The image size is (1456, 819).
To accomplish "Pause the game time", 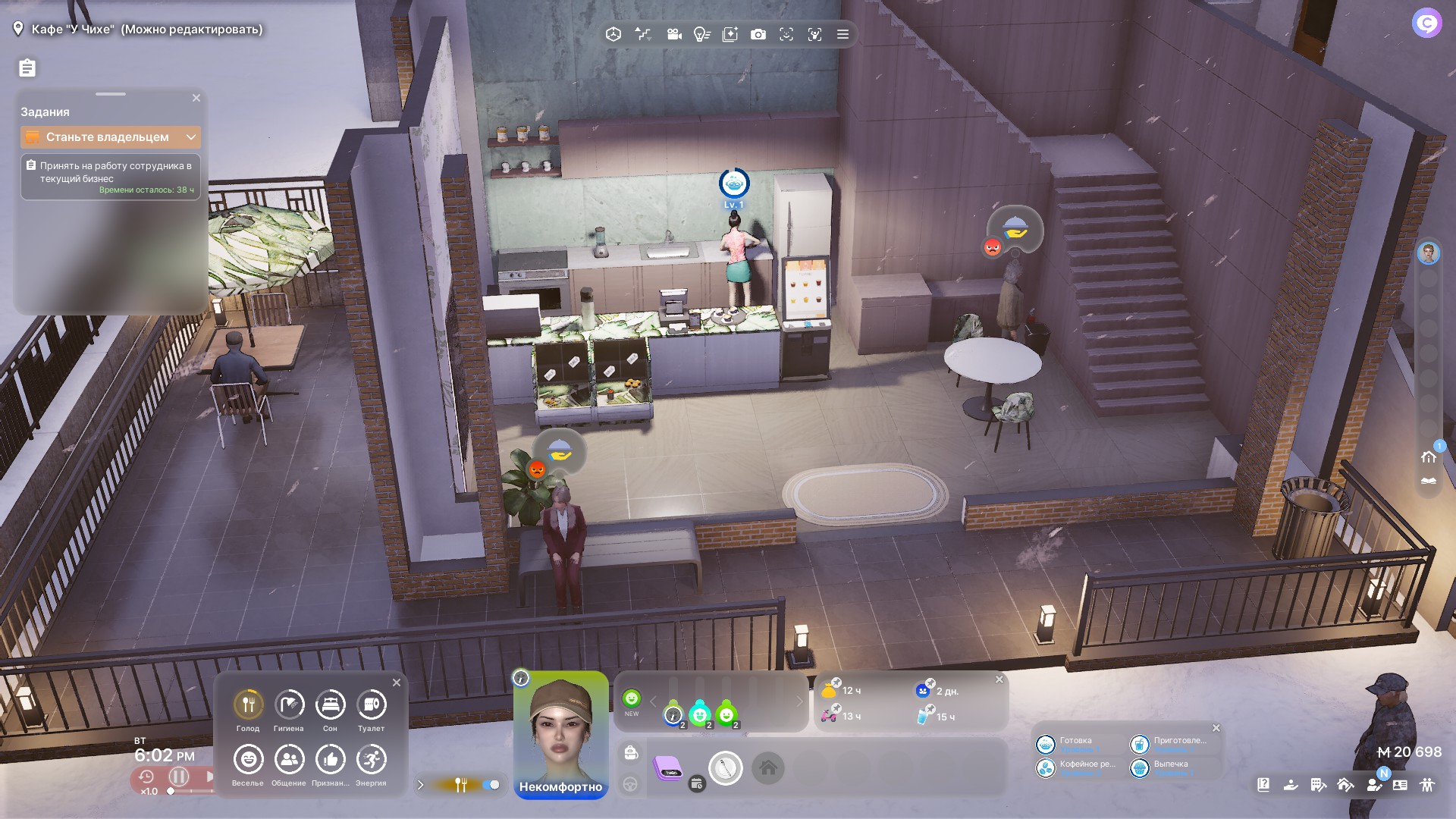I will click(x=179, y=777).
